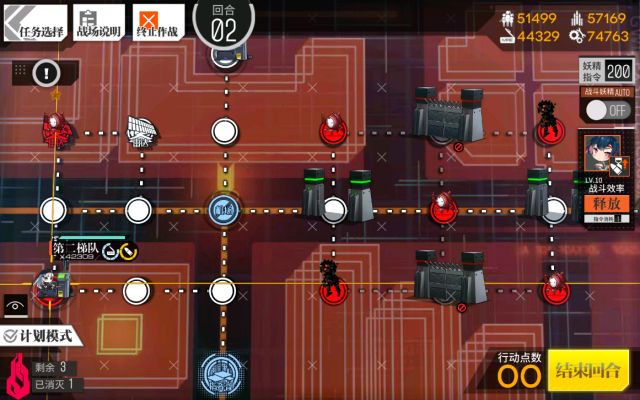Select the blue command post node at bottom

pos(221,371)
